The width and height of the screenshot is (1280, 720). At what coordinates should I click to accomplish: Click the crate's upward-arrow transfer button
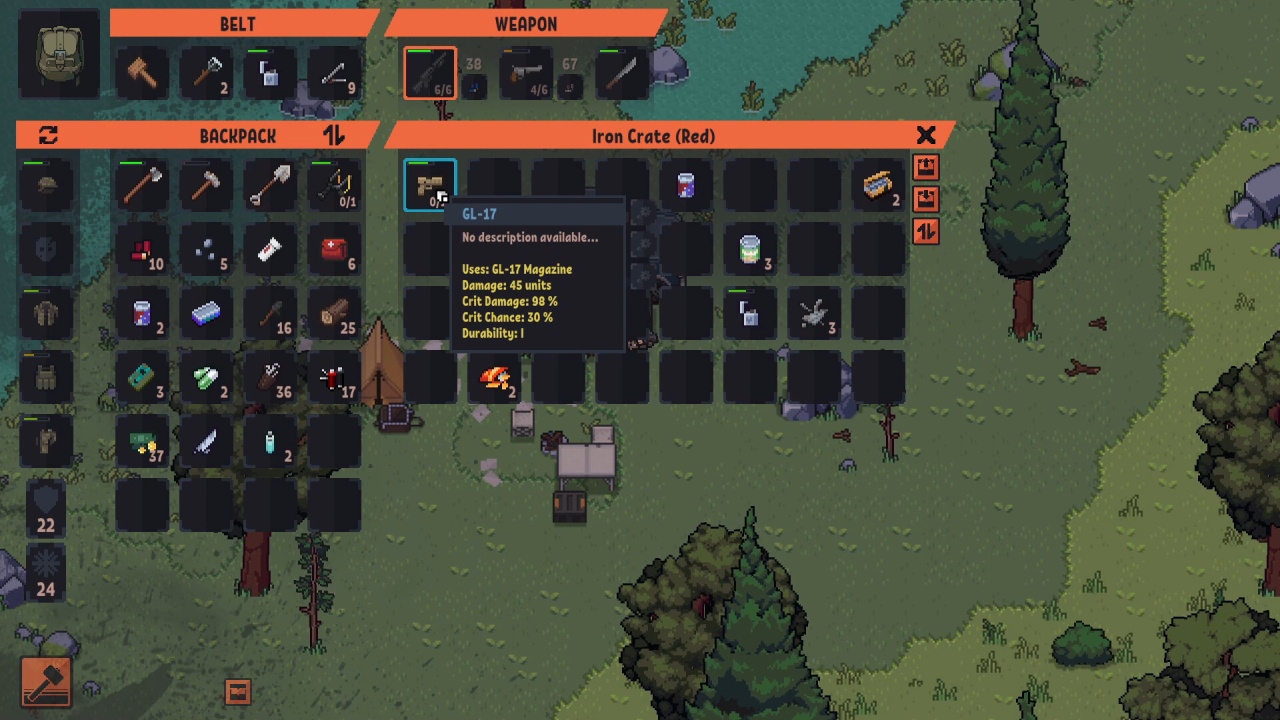pos(926,166)
